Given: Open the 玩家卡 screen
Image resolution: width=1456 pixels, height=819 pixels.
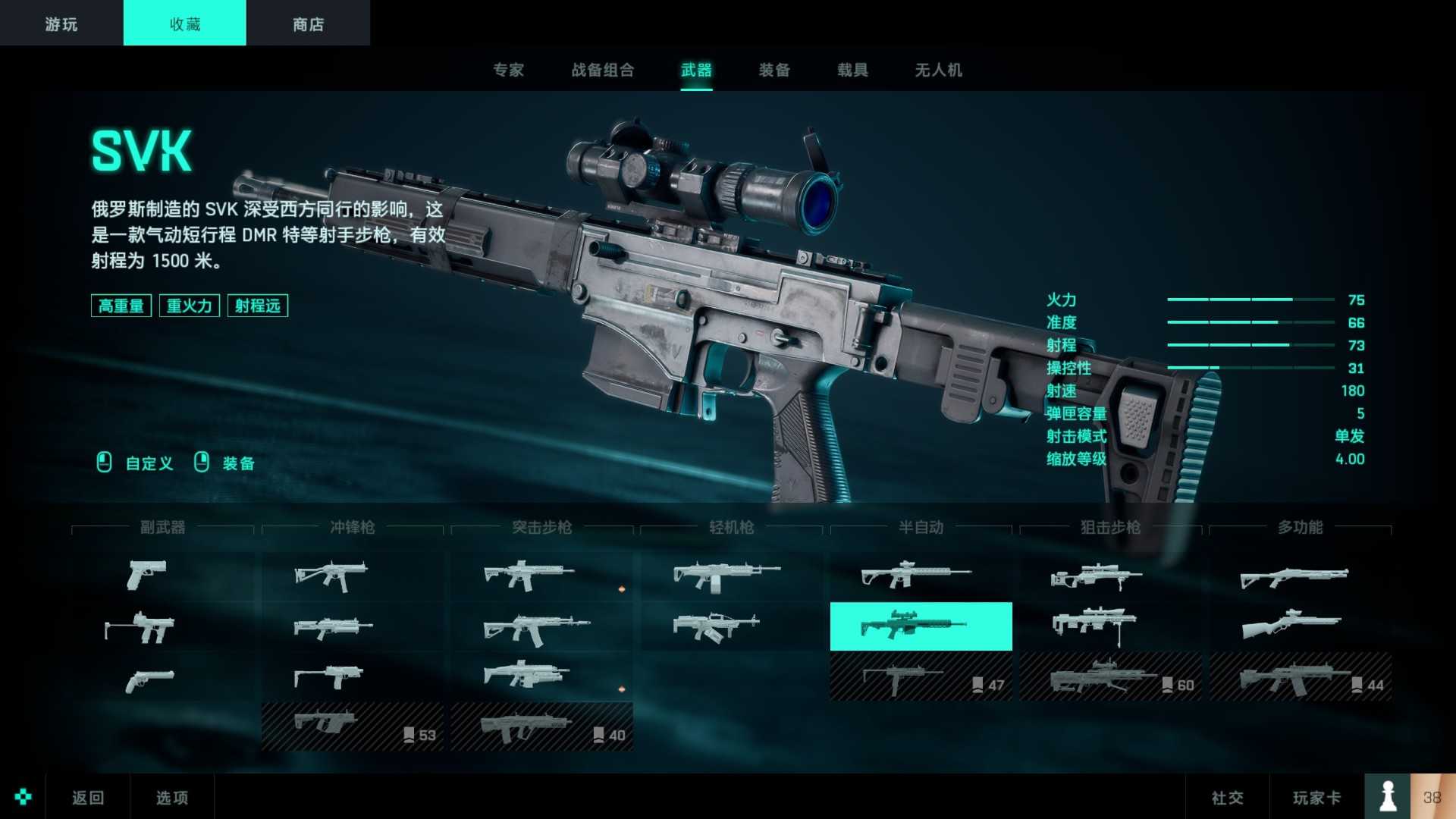Looking at the screenshot, I should tap(1317, 797).
